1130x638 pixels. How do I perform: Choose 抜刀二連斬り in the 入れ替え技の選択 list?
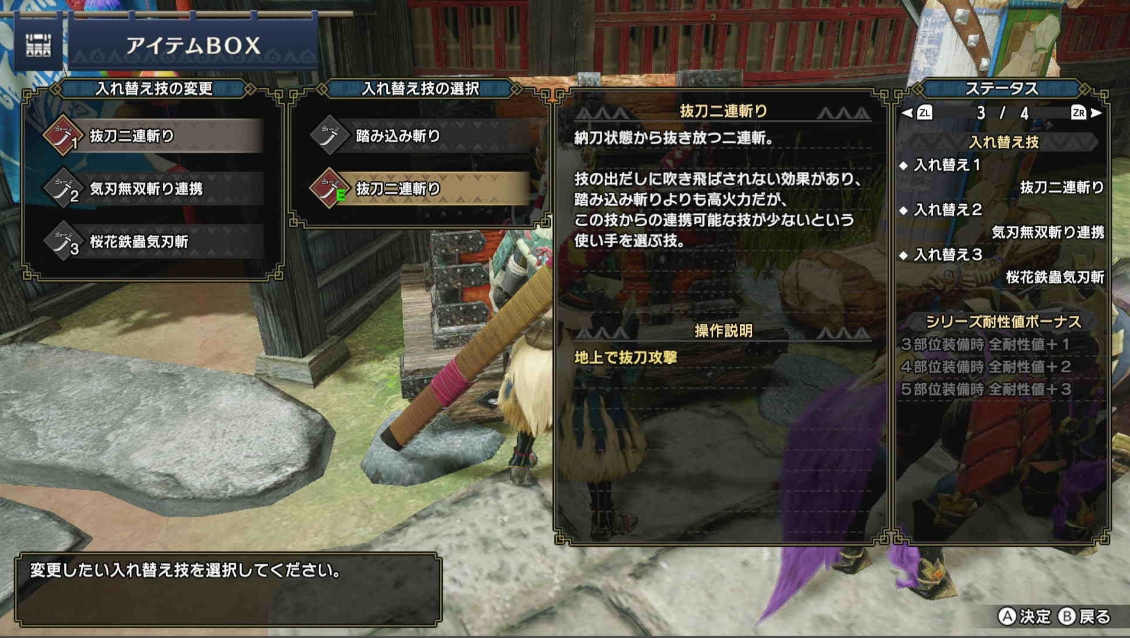coord(418,188)
